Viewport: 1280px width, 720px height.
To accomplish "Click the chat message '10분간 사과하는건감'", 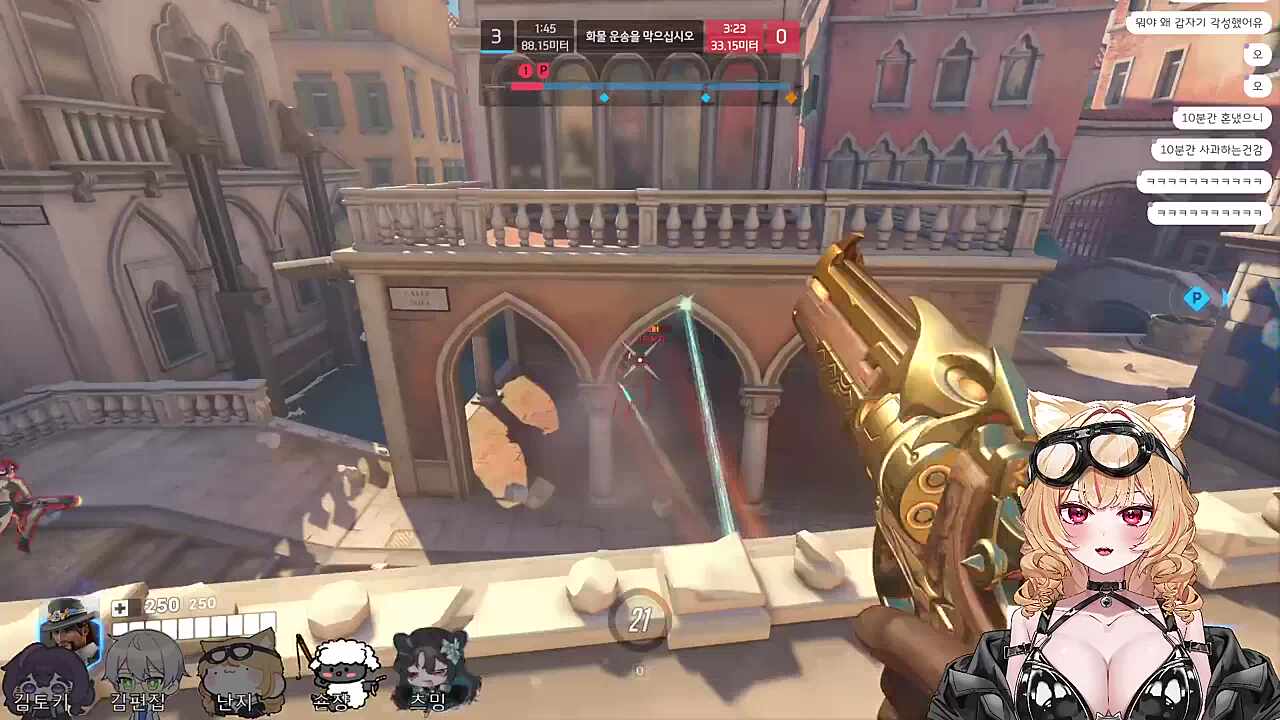I will (1211, 150).
